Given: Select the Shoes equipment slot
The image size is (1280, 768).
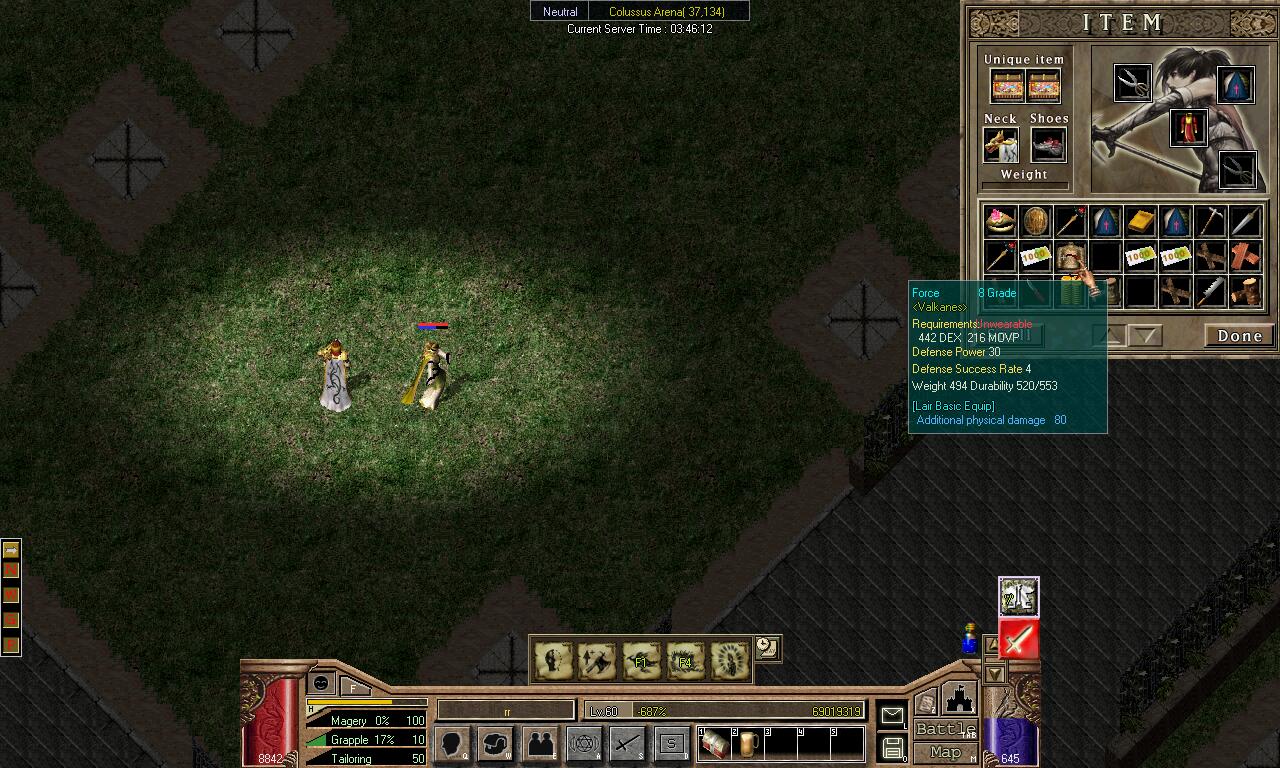Looking at the screenshot, I should coord(1048,146).
